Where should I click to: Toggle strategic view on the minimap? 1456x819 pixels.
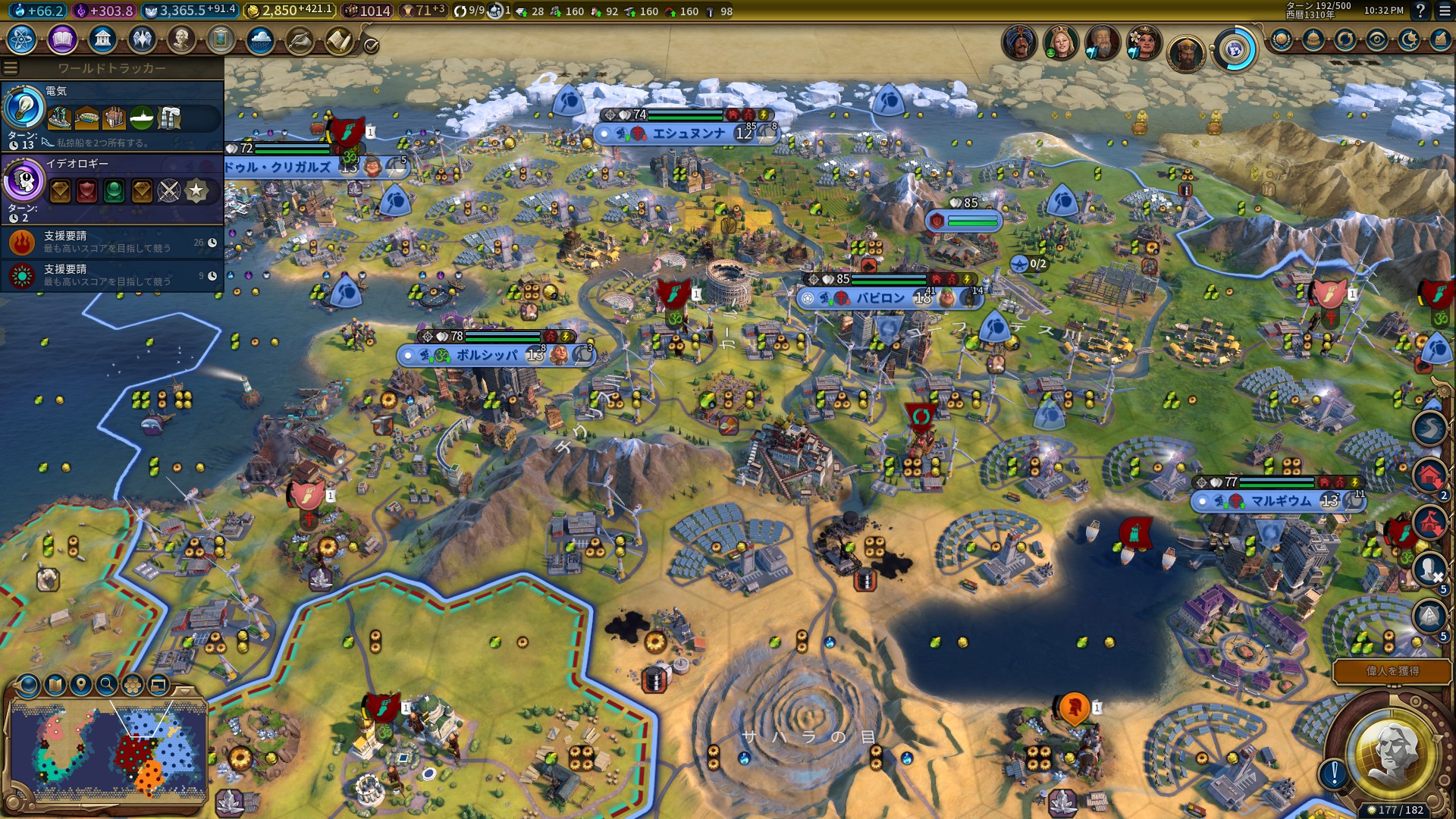[x=157, y=686]
